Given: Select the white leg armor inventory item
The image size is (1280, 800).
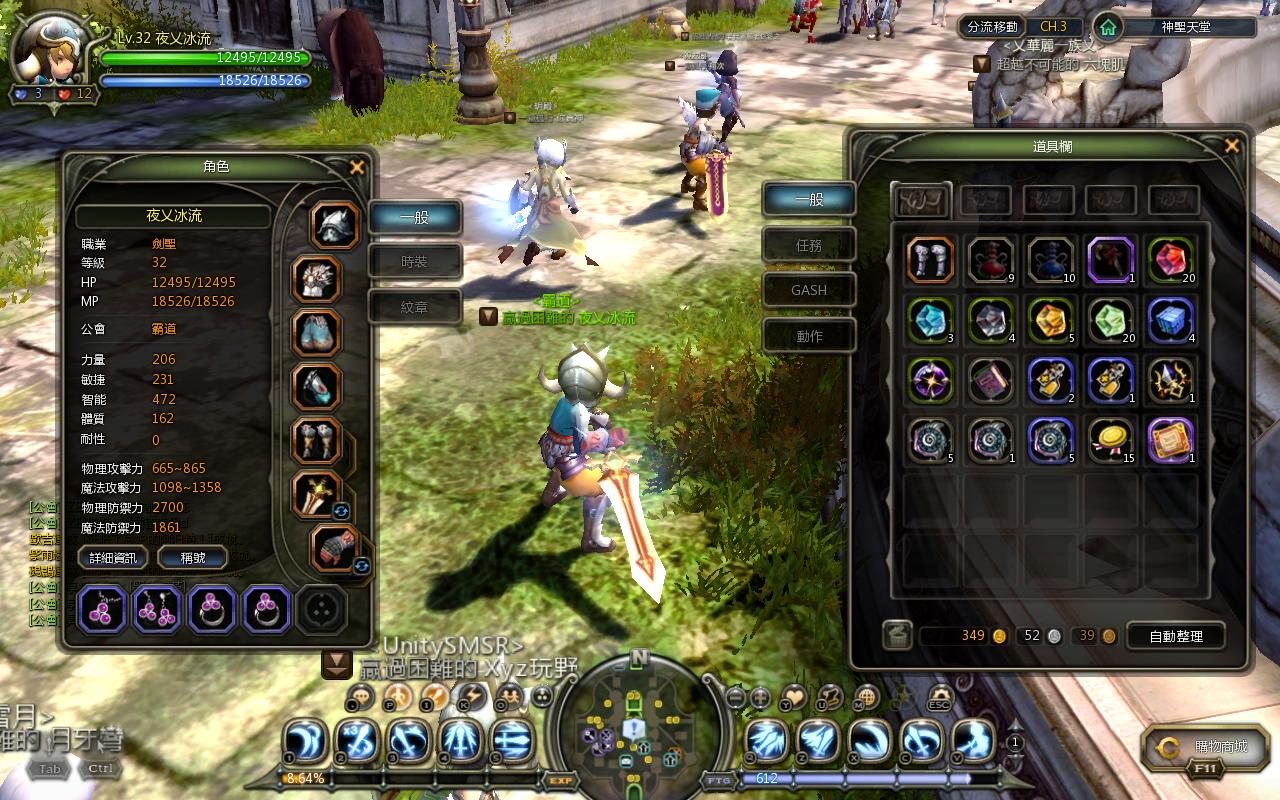Looking at the screenshot, I should (x=930, y=260).
